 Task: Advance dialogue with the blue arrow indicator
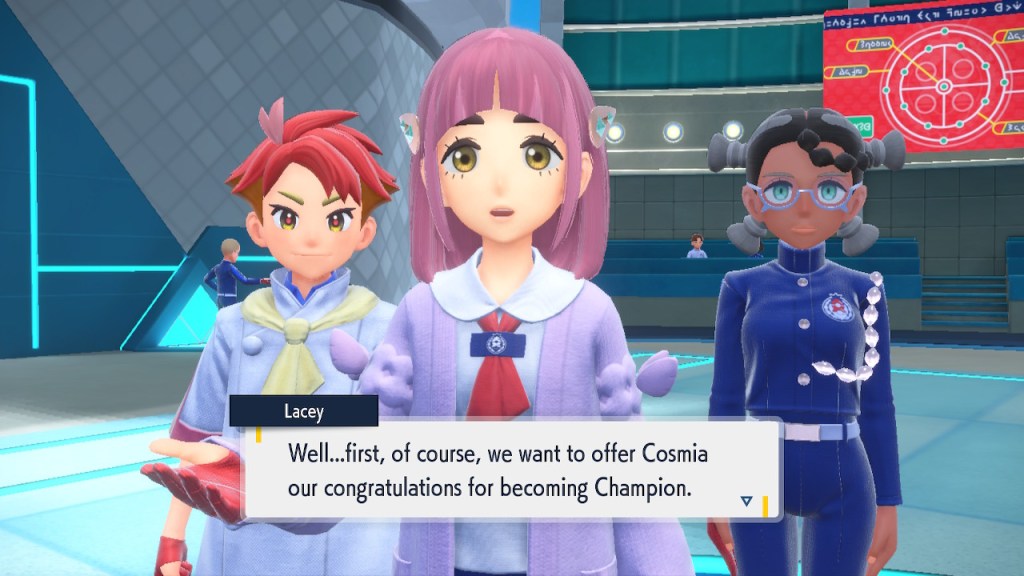(746, 500)
